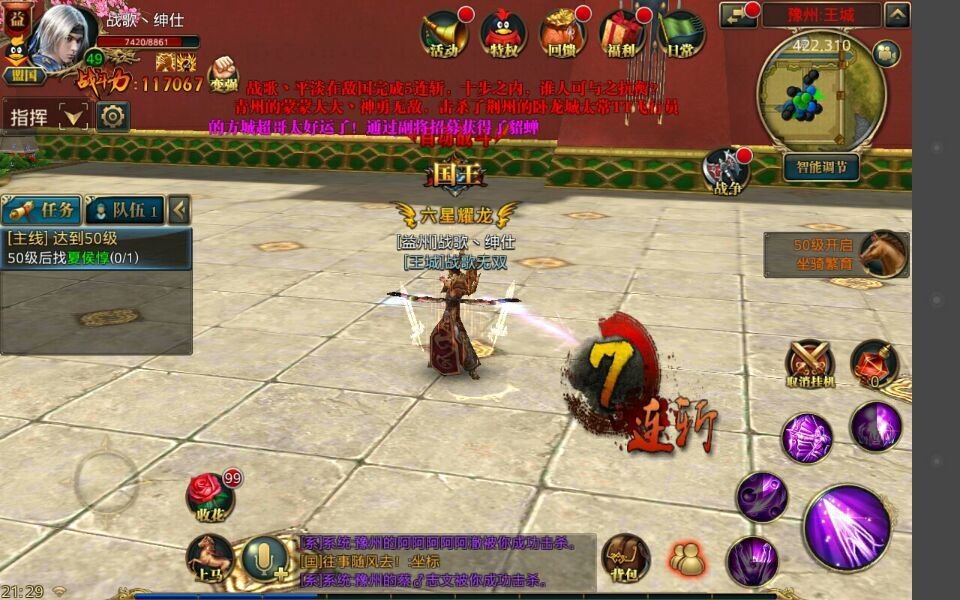Open the 回馈 rewards bag icon
960x600 pixels.
pyautogui.click(x=562, y=33)
